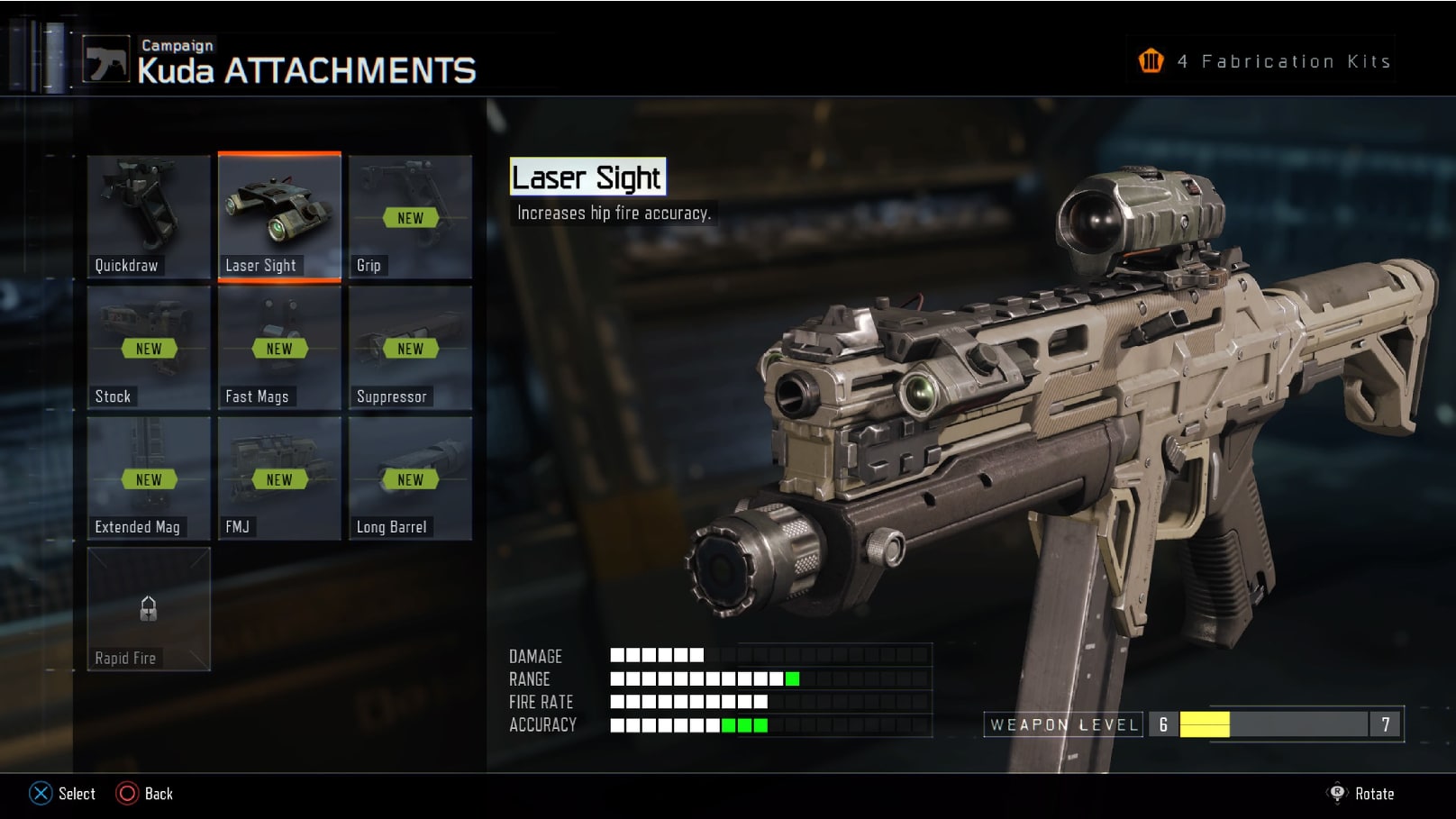Click the Kuda Attachments header
This screenshot has height=819, width=1456.
coord(306,68)
